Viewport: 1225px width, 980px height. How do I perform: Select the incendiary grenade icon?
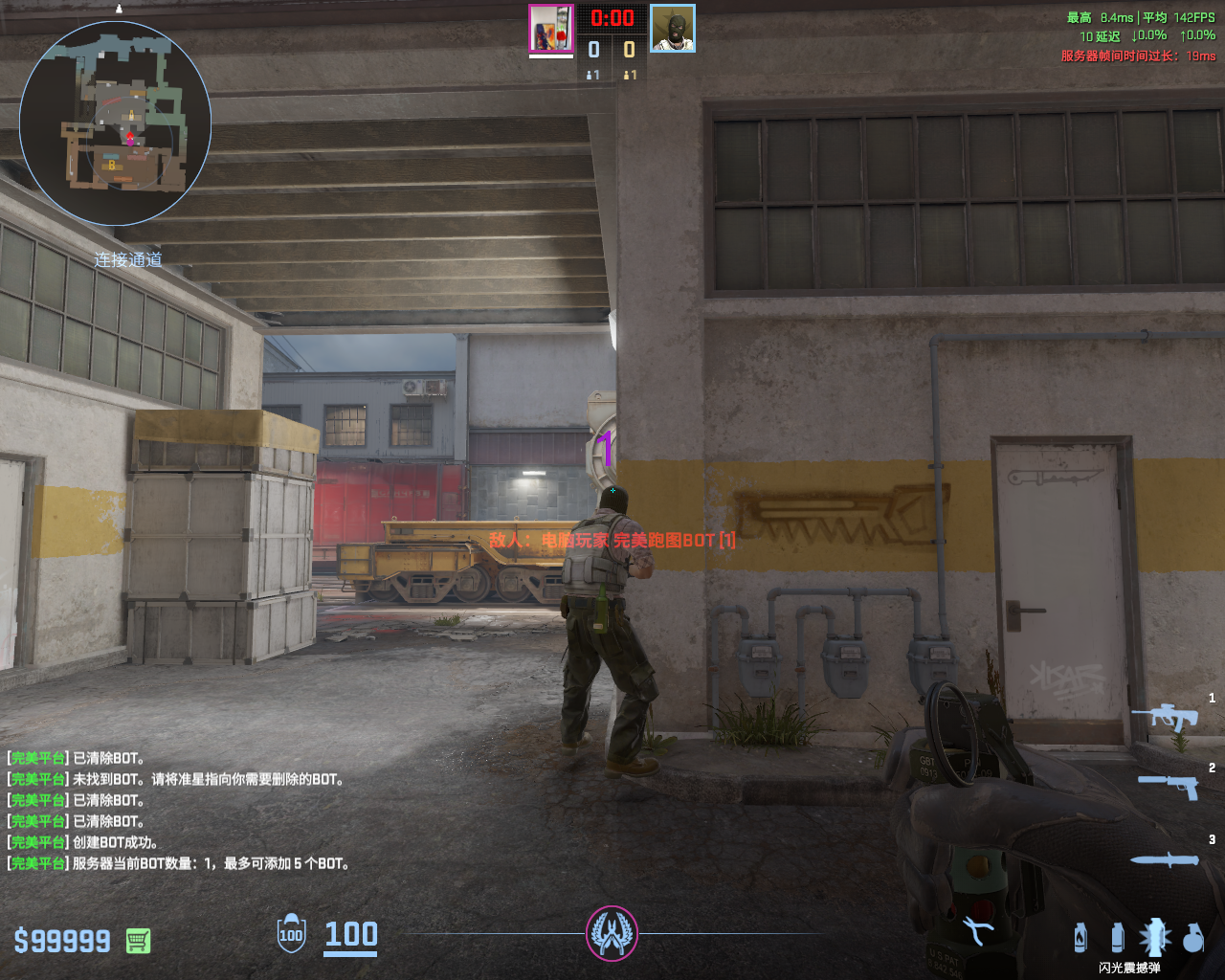[x=1080, y=938]
